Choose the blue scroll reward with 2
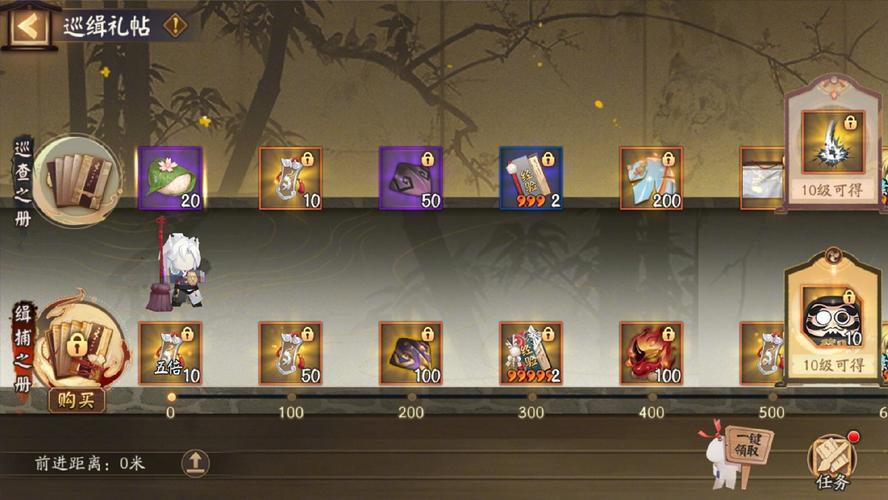This screenshot has height=500, width=888. pos(531,178)
